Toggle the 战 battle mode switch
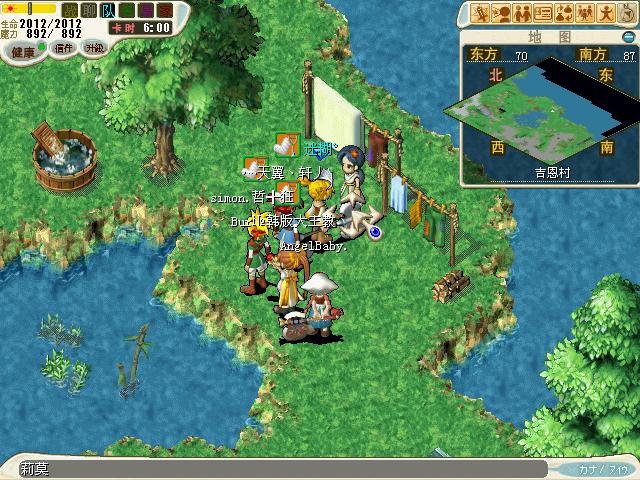 (70, 10)
